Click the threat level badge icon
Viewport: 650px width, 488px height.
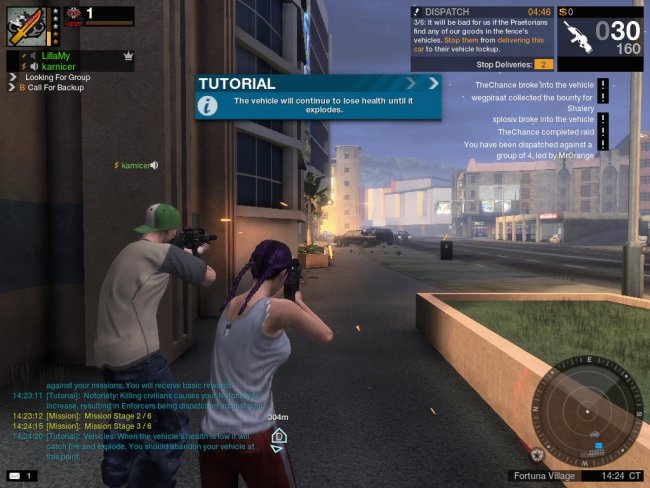(73, 14)
